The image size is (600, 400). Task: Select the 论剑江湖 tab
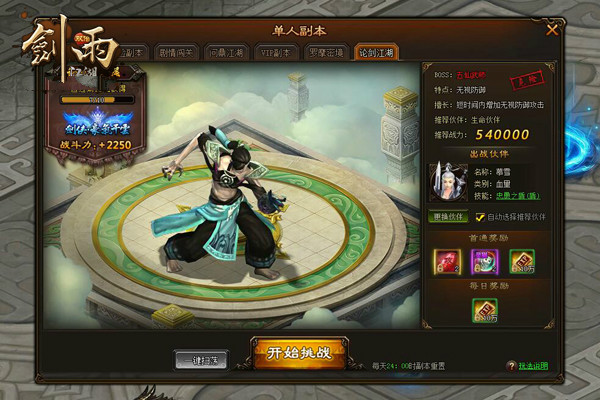[x=378, y=51]
